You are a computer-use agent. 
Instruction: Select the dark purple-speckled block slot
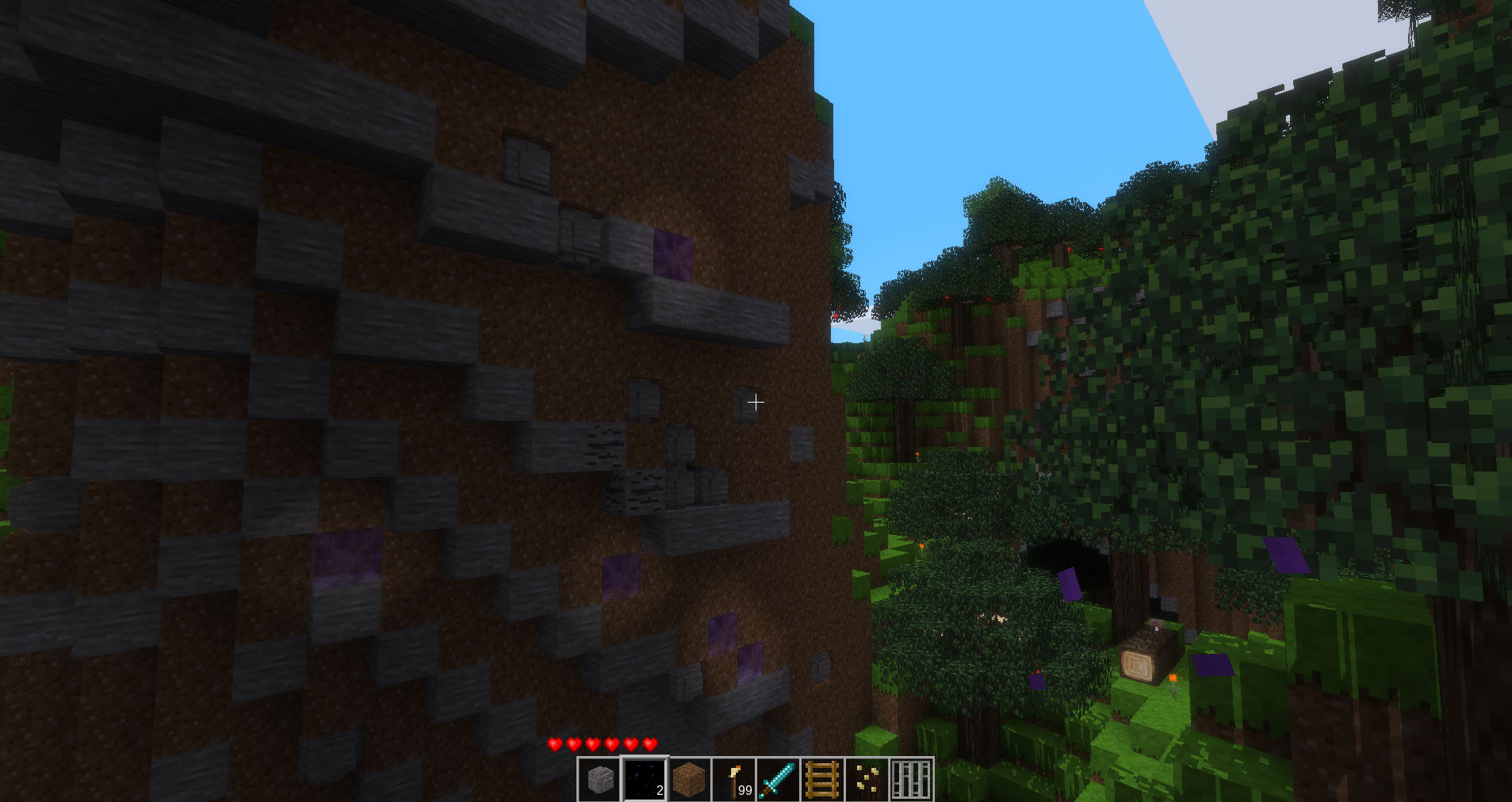tap(645, 780)
